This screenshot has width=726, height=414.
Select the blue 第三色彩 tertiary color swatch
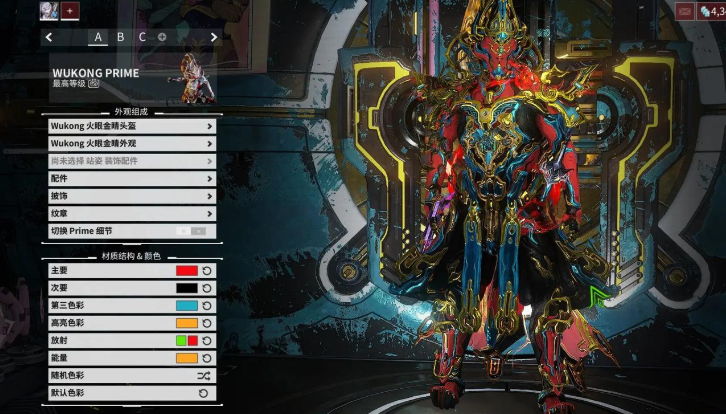pyautogui.click(x=186, y=306)
